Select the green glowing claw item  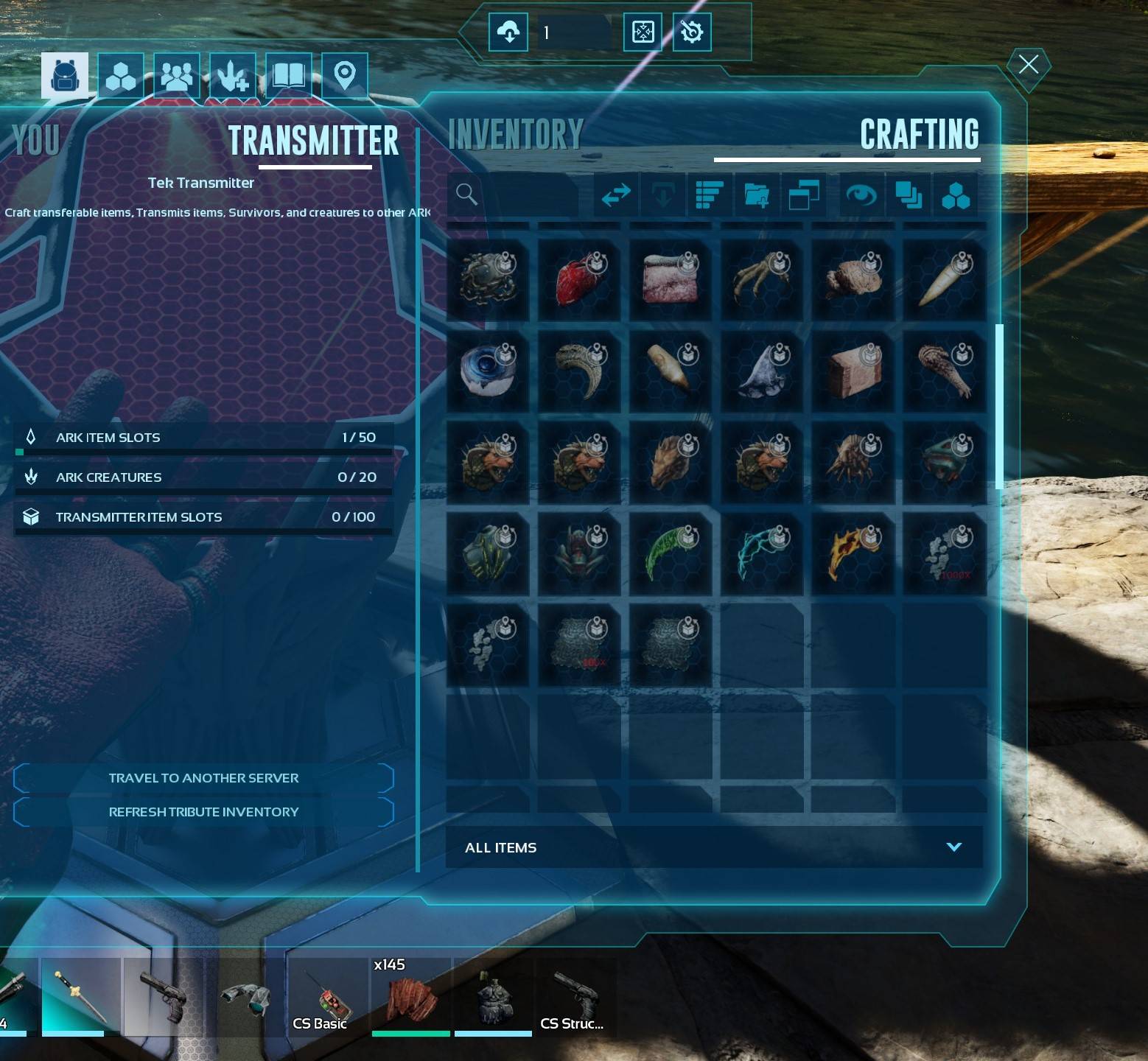(670, 554)
